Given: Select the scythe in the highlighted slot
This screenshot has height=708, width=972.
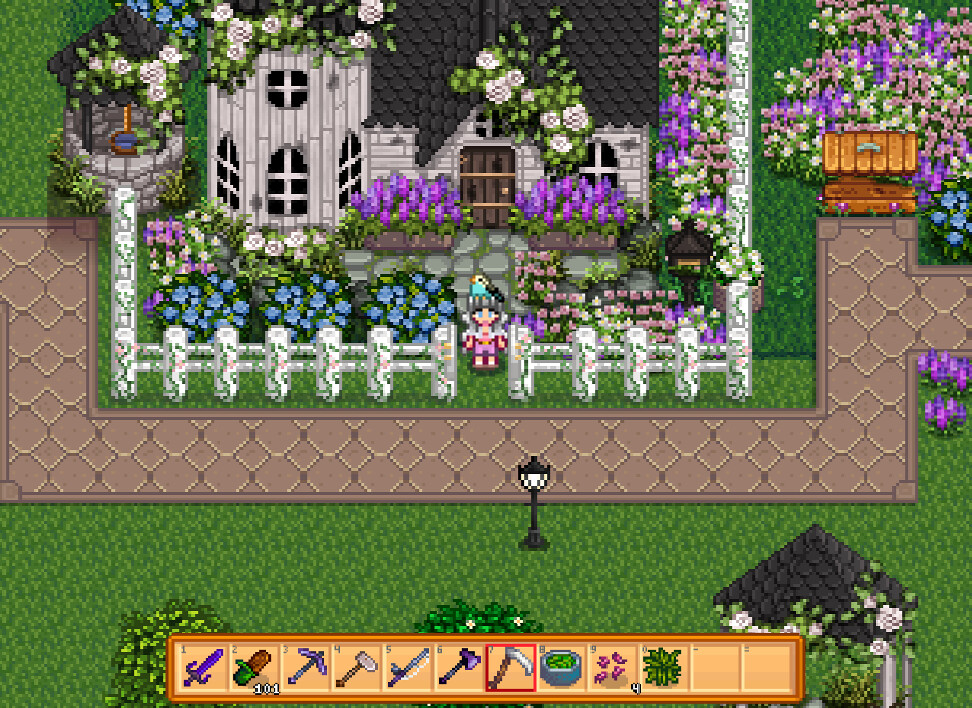Looking at the screenshot, I should tap(510, 666).
